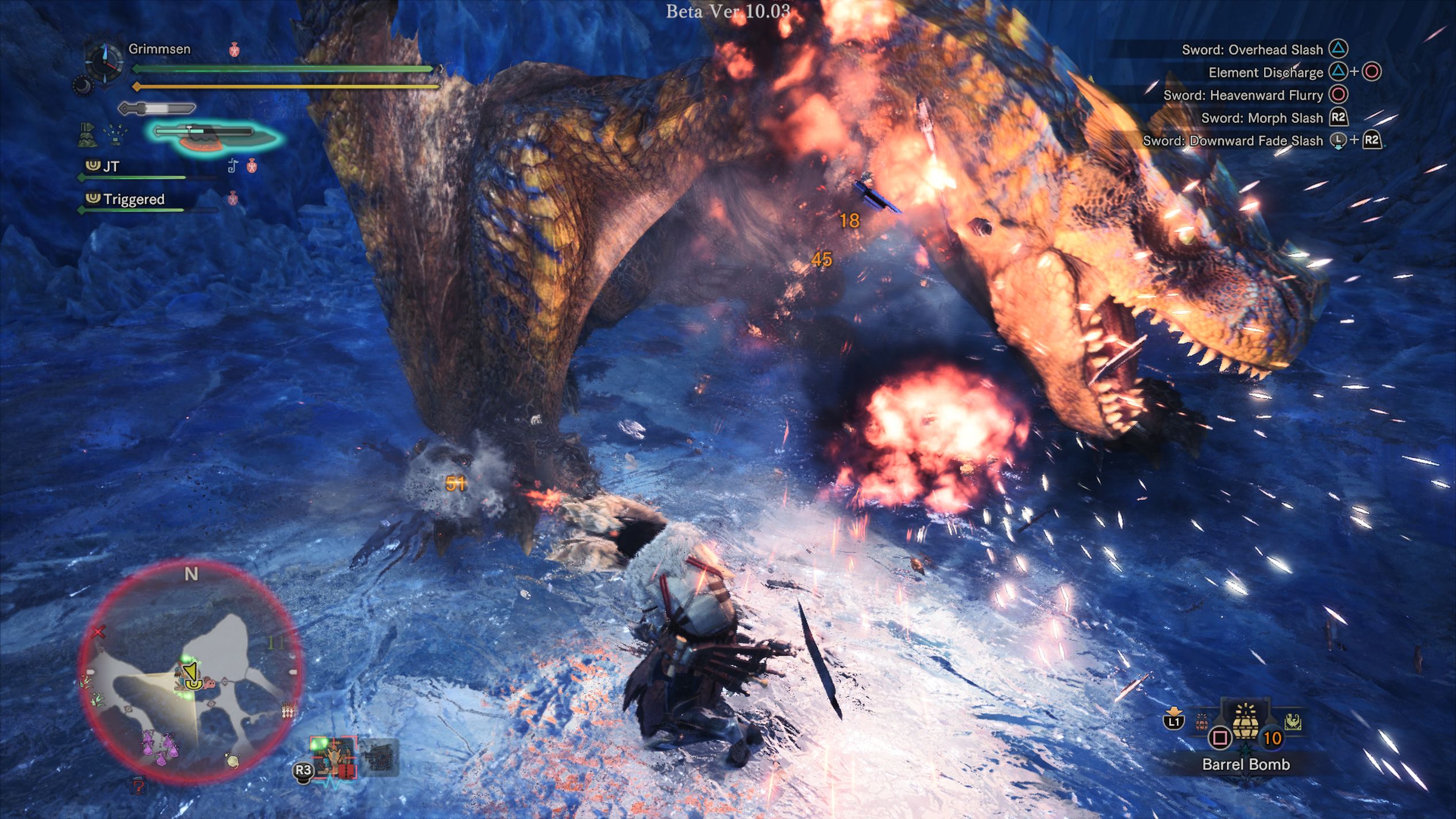Click the moon phase indicator near the compass

point(83,85)
